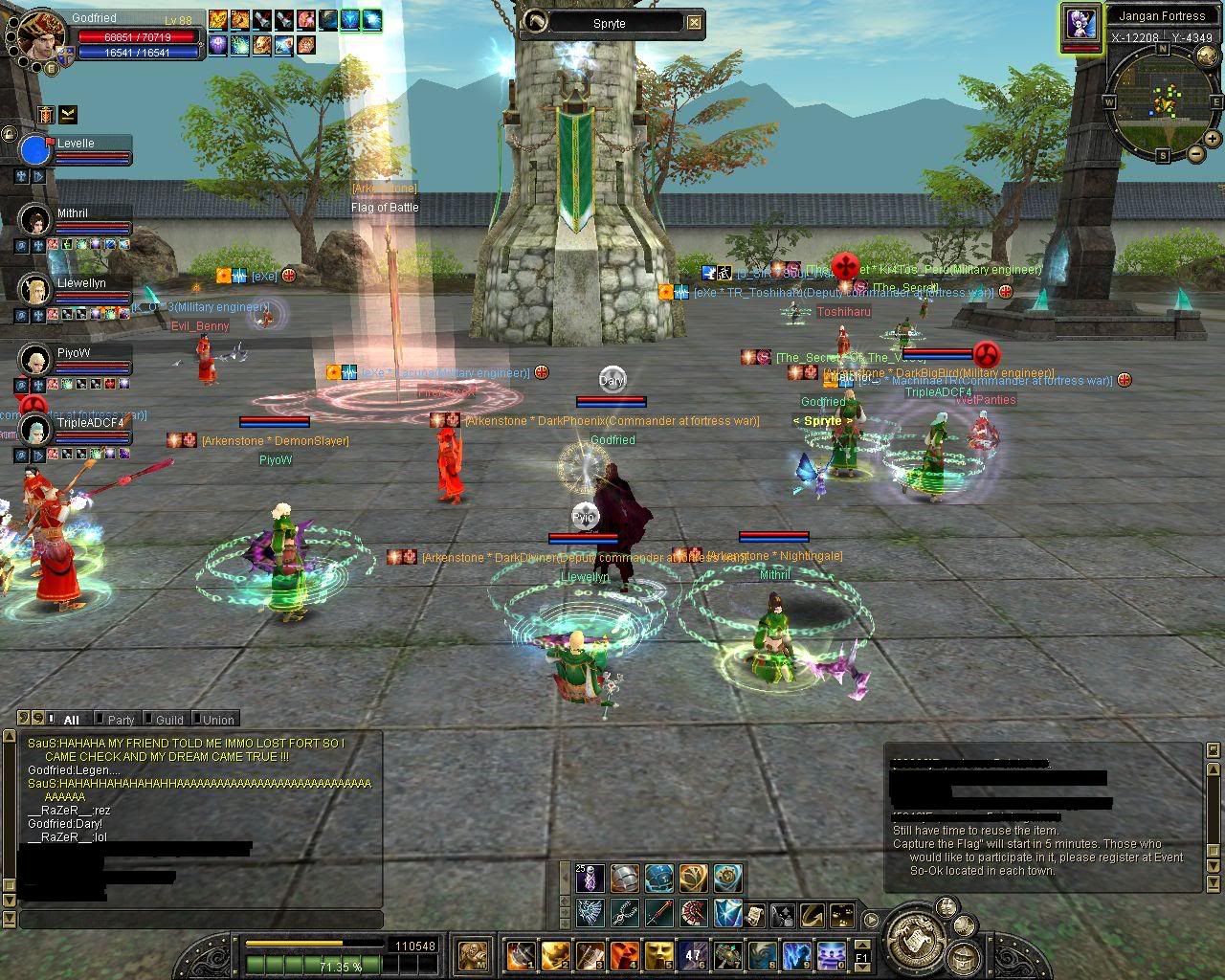Image resolution: width=1225 pixels, height=980 pixels.
Task: Use the golden mask skill in slot 5
Action: 657,954
